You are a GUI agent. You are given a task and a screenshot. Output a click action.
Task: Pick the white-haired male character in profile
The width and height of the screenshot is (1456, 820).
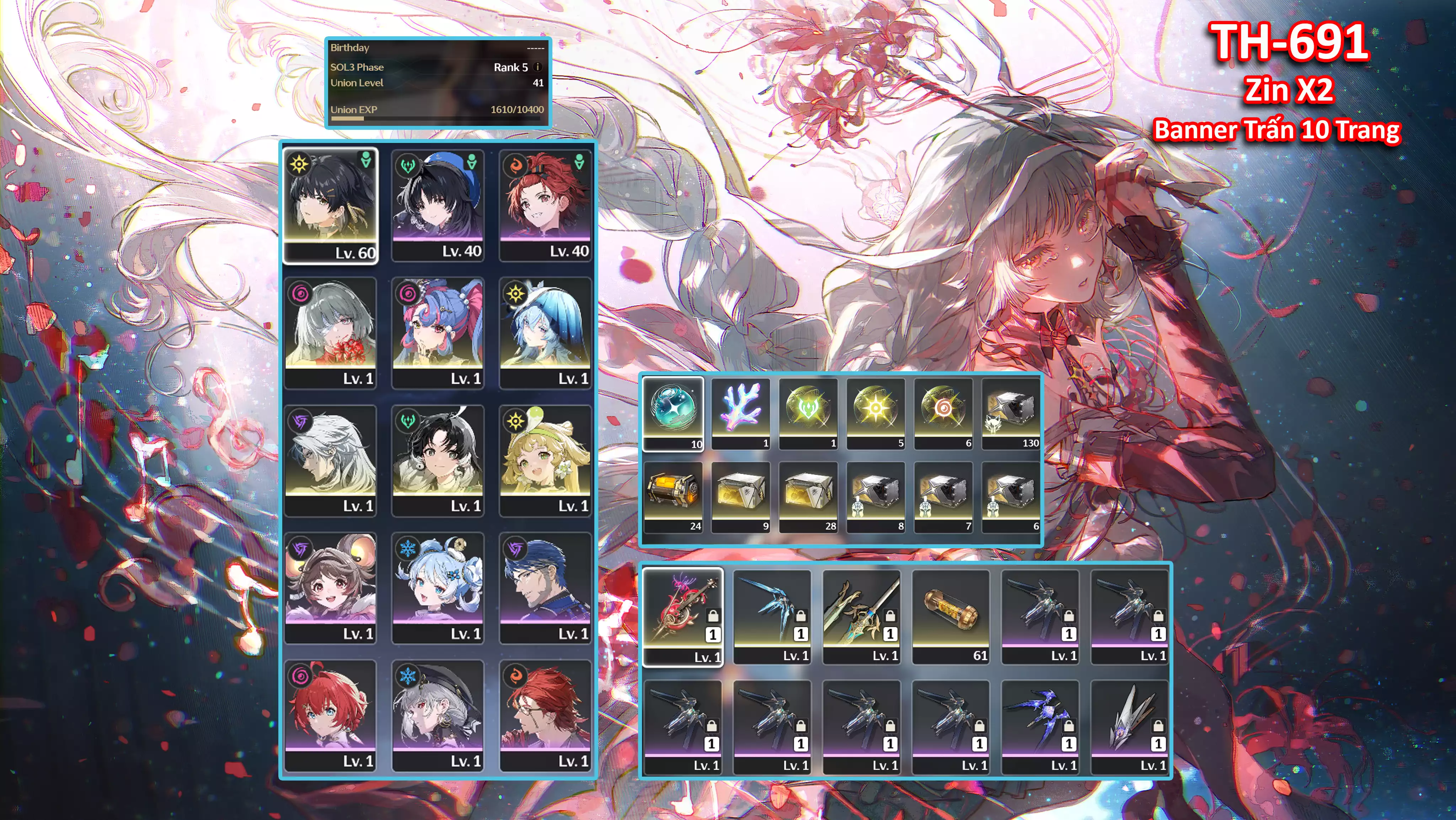point(330,460)
